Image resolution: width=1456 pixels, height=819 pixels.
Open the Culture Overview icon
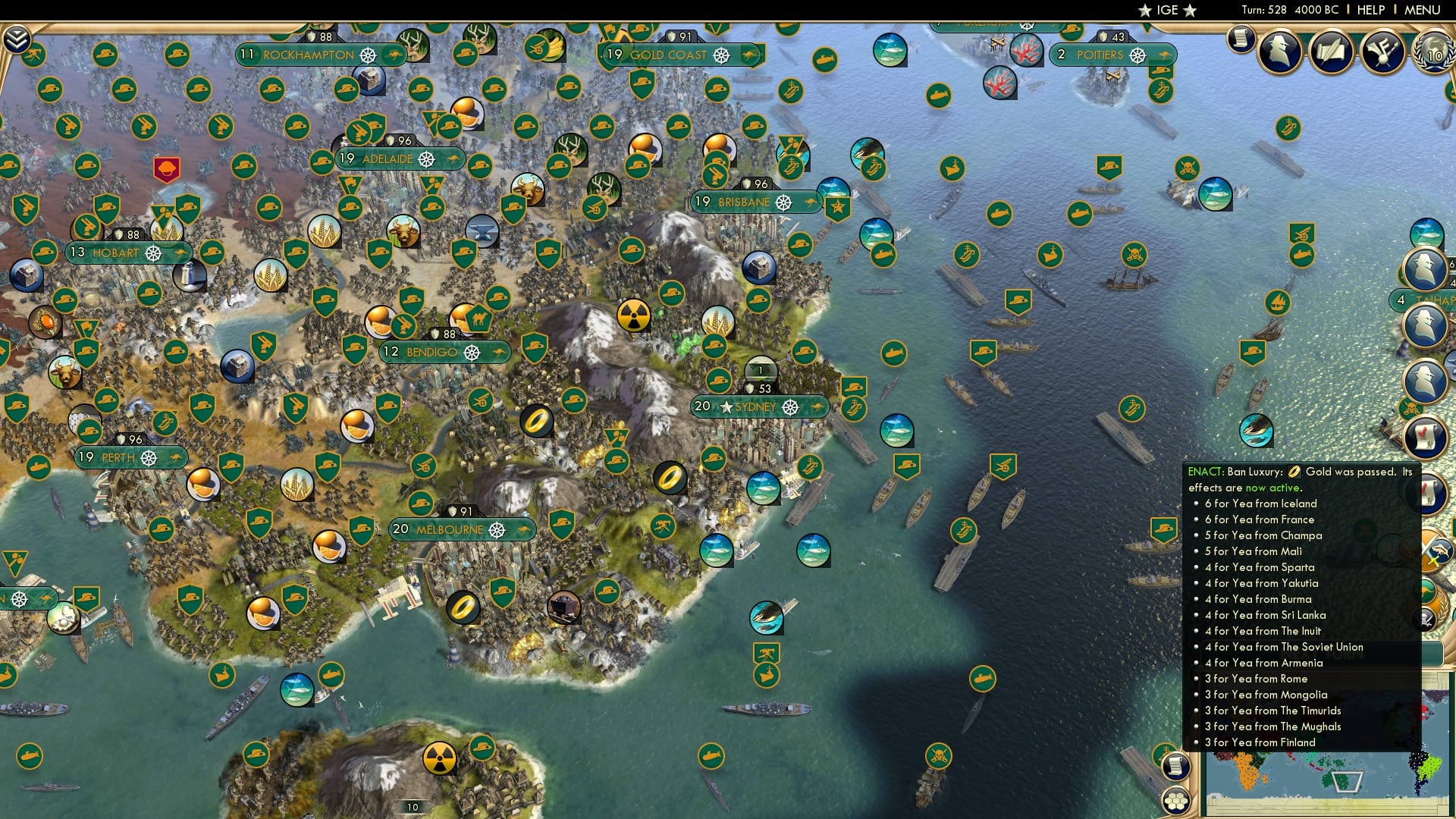coord(1382,50)
